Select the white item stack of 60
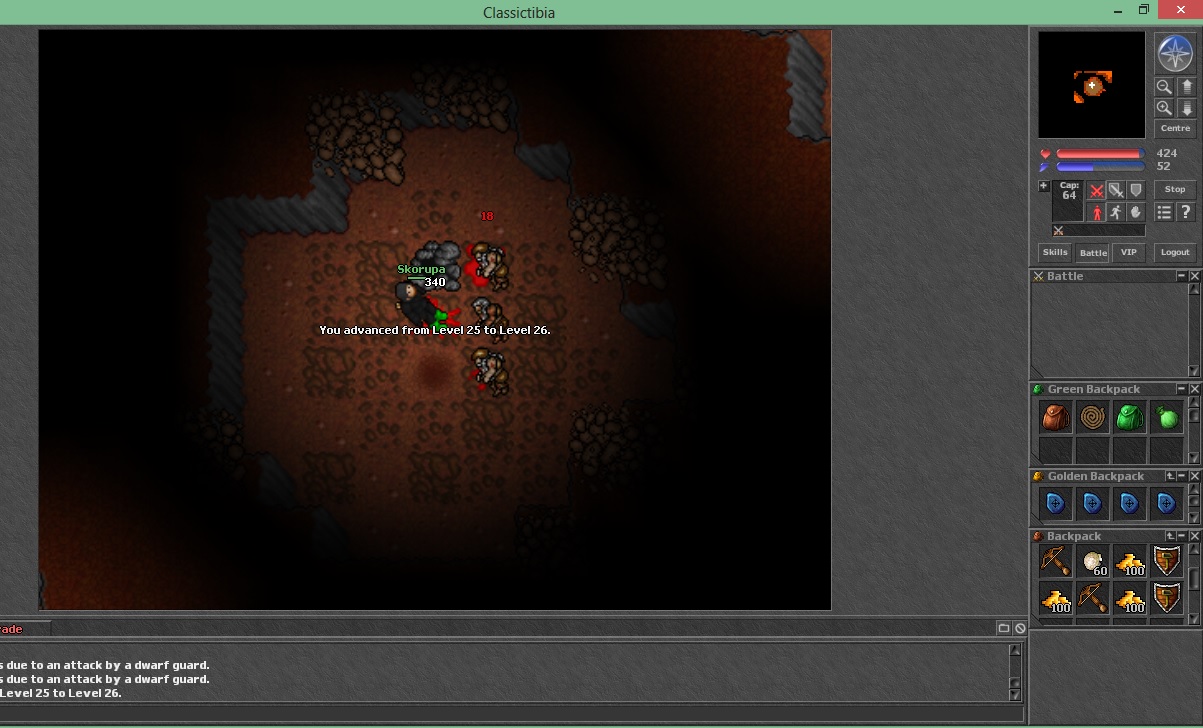The width and height of the screenshot is (1203, 728). [1092, 562]
